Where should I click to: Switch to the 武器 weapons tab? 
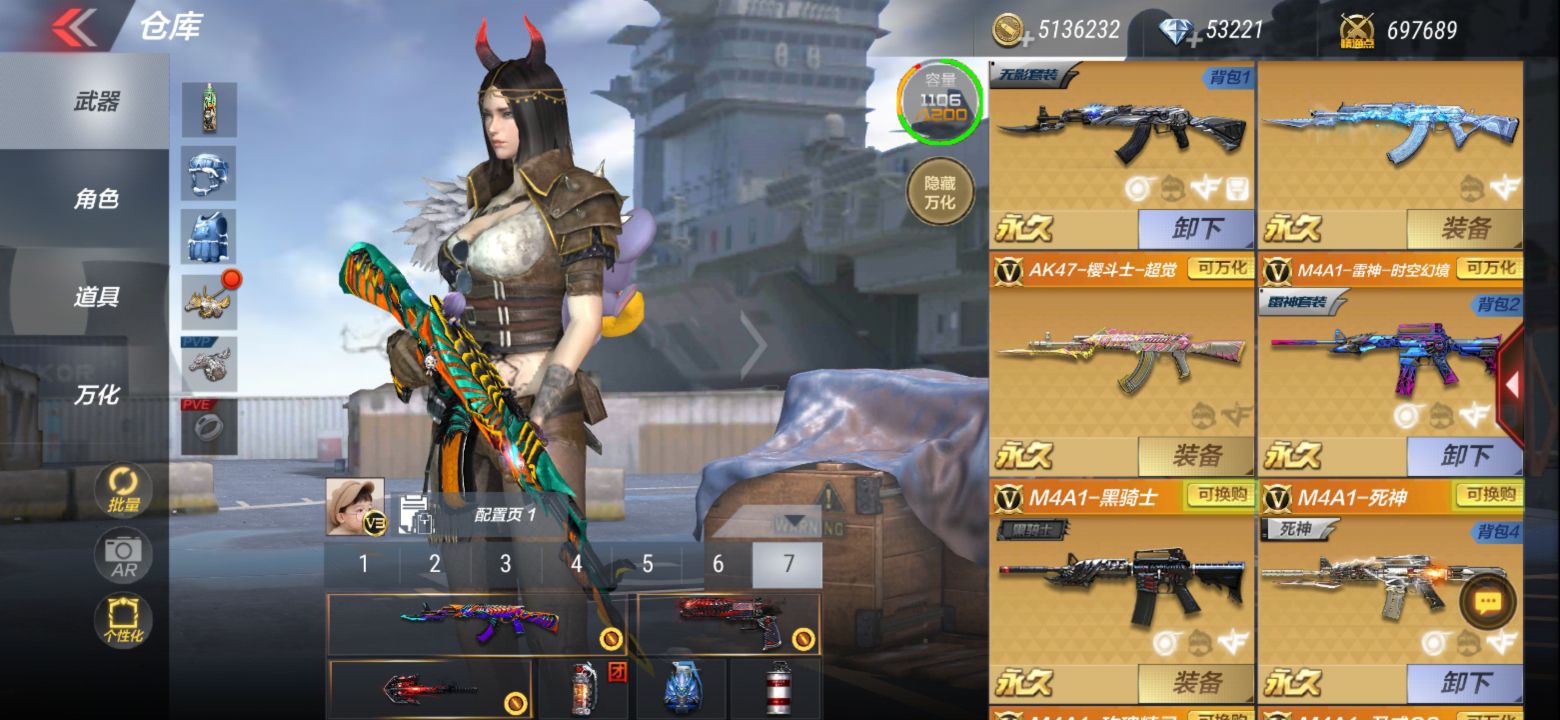coord(96,101)
